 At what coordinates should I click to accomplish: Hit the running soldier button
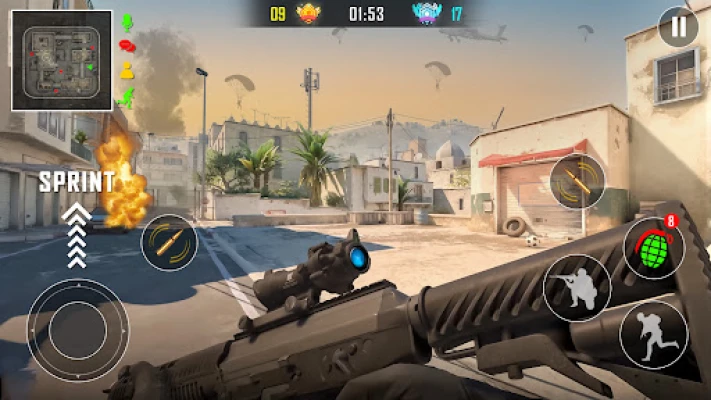coord(653,334)
